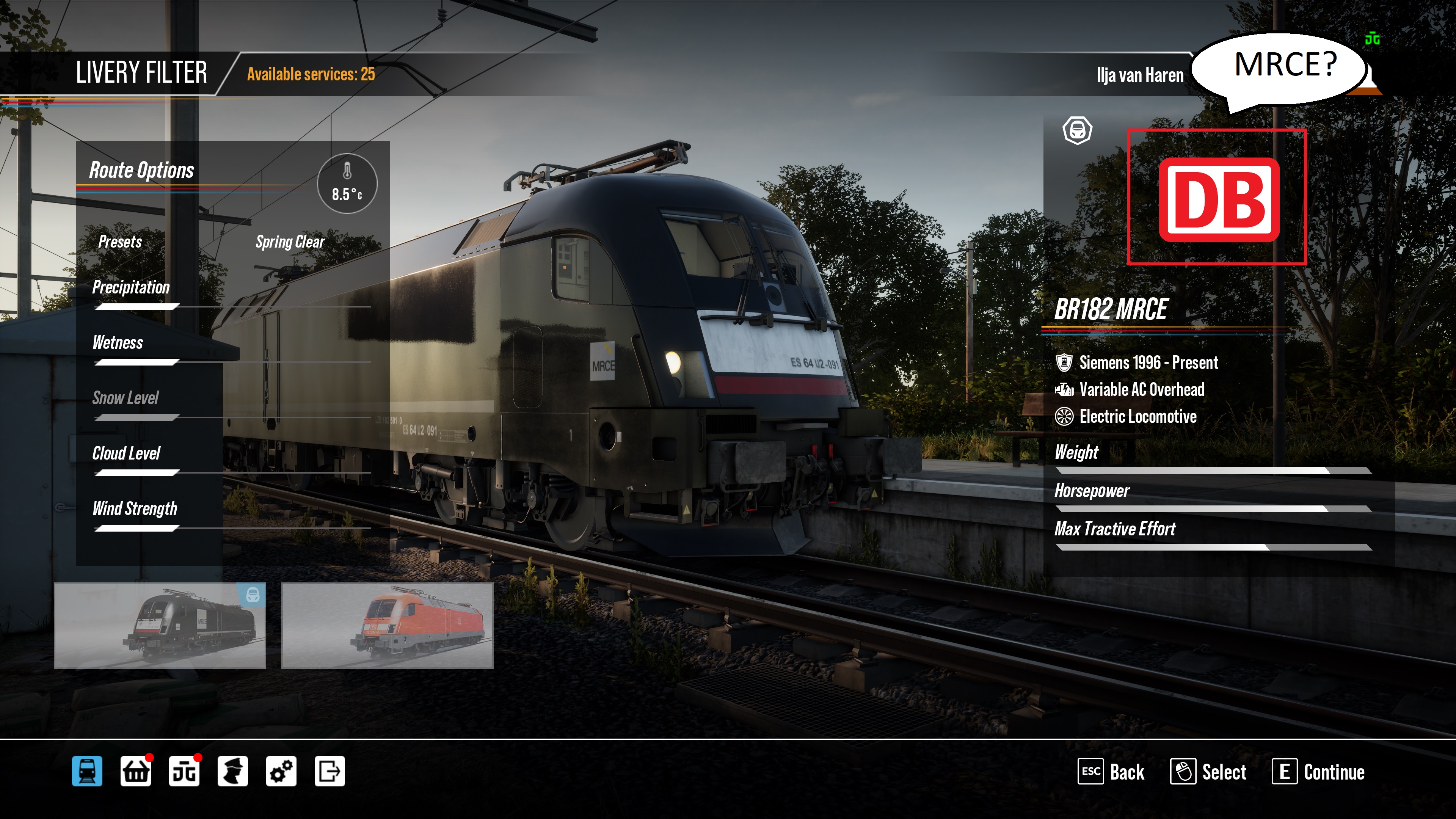Screen dimensions: 1456x819
Task: Open the conductor profile icon
Action: 232,771
